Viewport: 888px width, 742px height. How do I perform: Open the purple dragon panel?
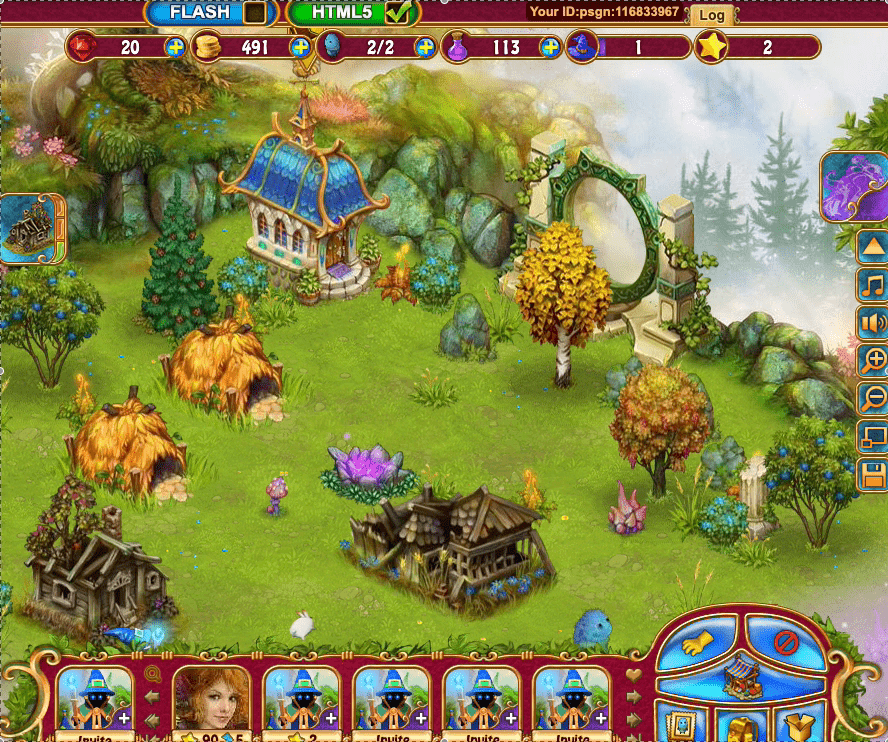tap(853, 186)
